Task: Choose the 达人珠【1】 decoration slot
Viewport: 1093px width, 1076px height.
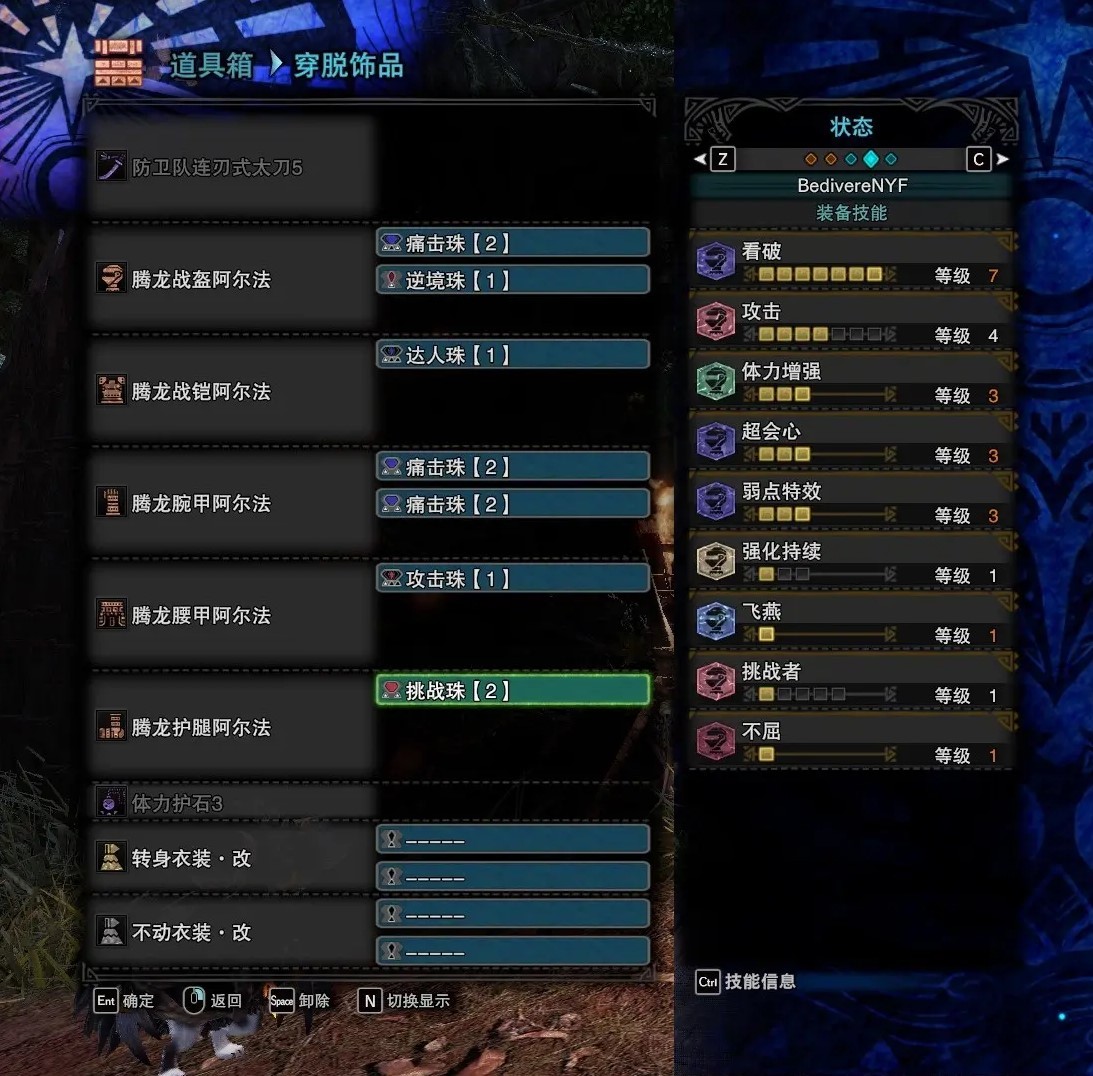Action: pyautogui.click(x=512, y=354)
